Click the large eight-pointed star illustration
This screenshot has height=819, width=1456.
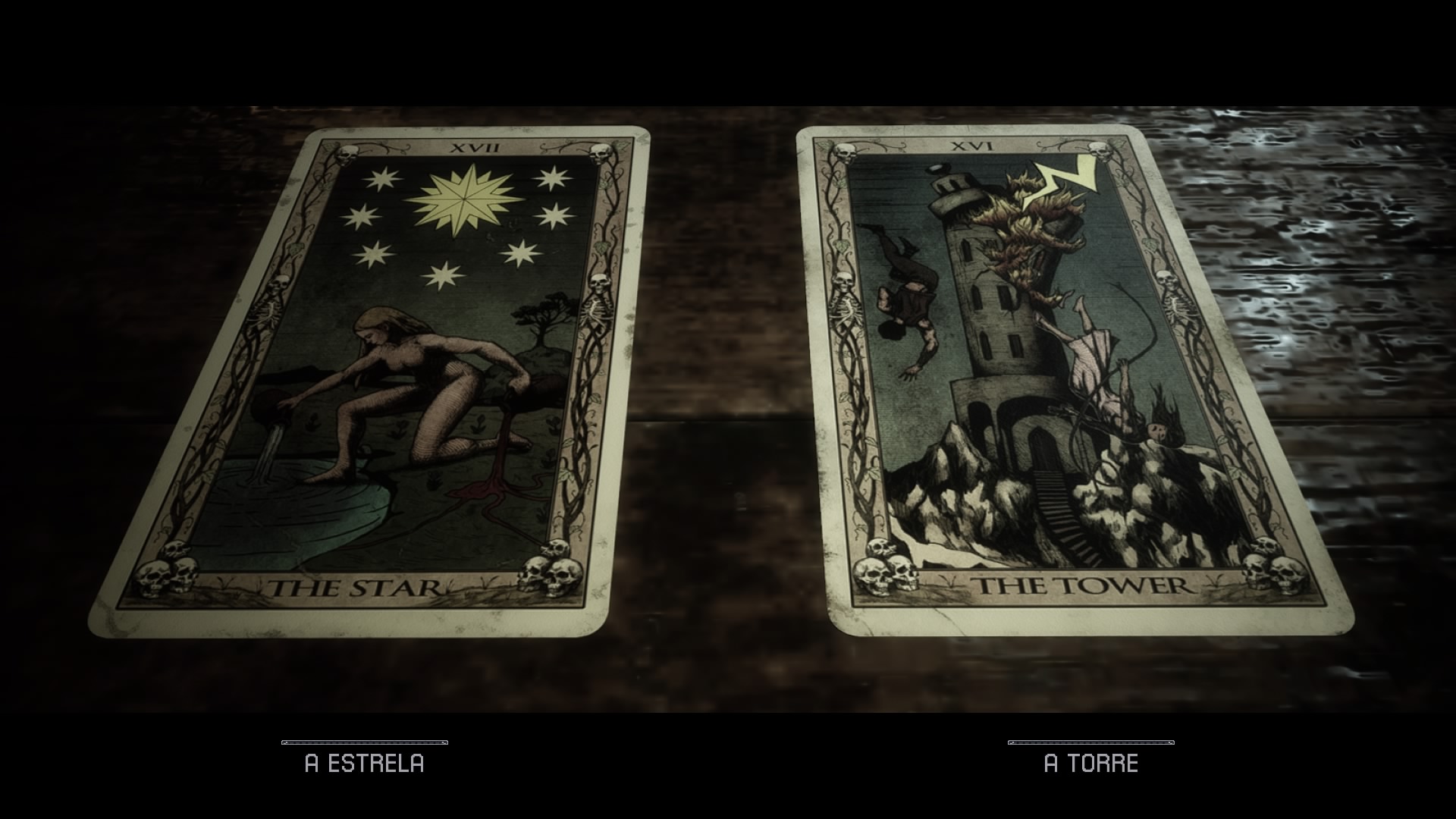click(x=466, y=199)
